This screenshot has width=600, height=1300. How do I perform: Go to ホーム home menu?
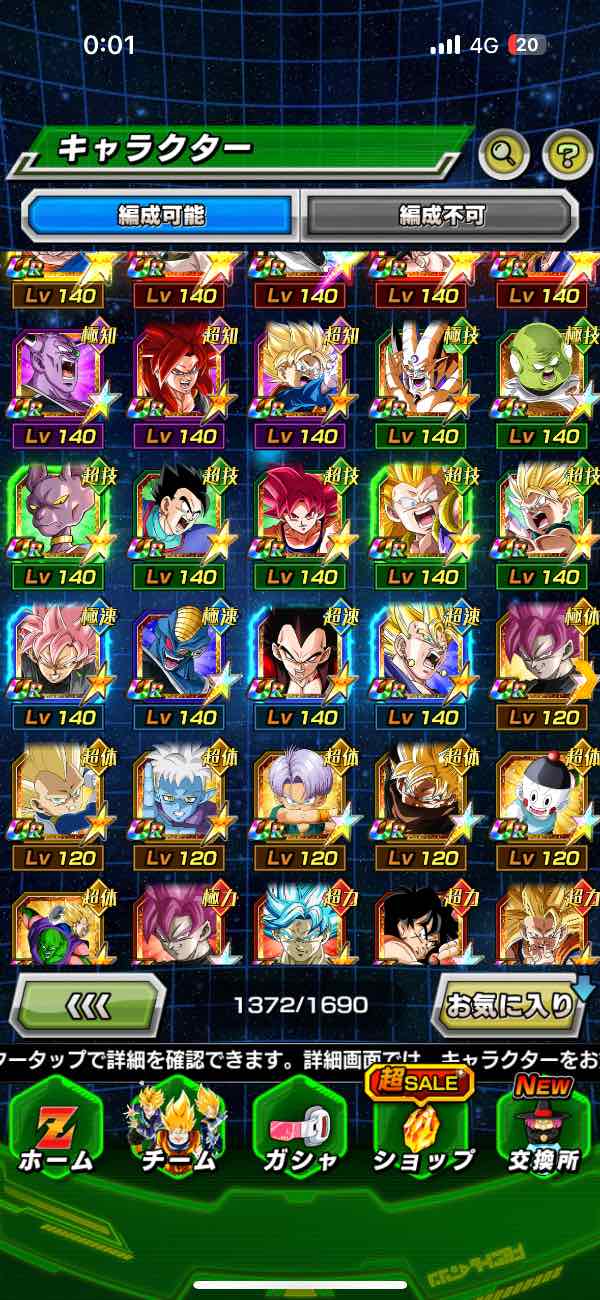pyautogui.click(x=57, y=1129)
